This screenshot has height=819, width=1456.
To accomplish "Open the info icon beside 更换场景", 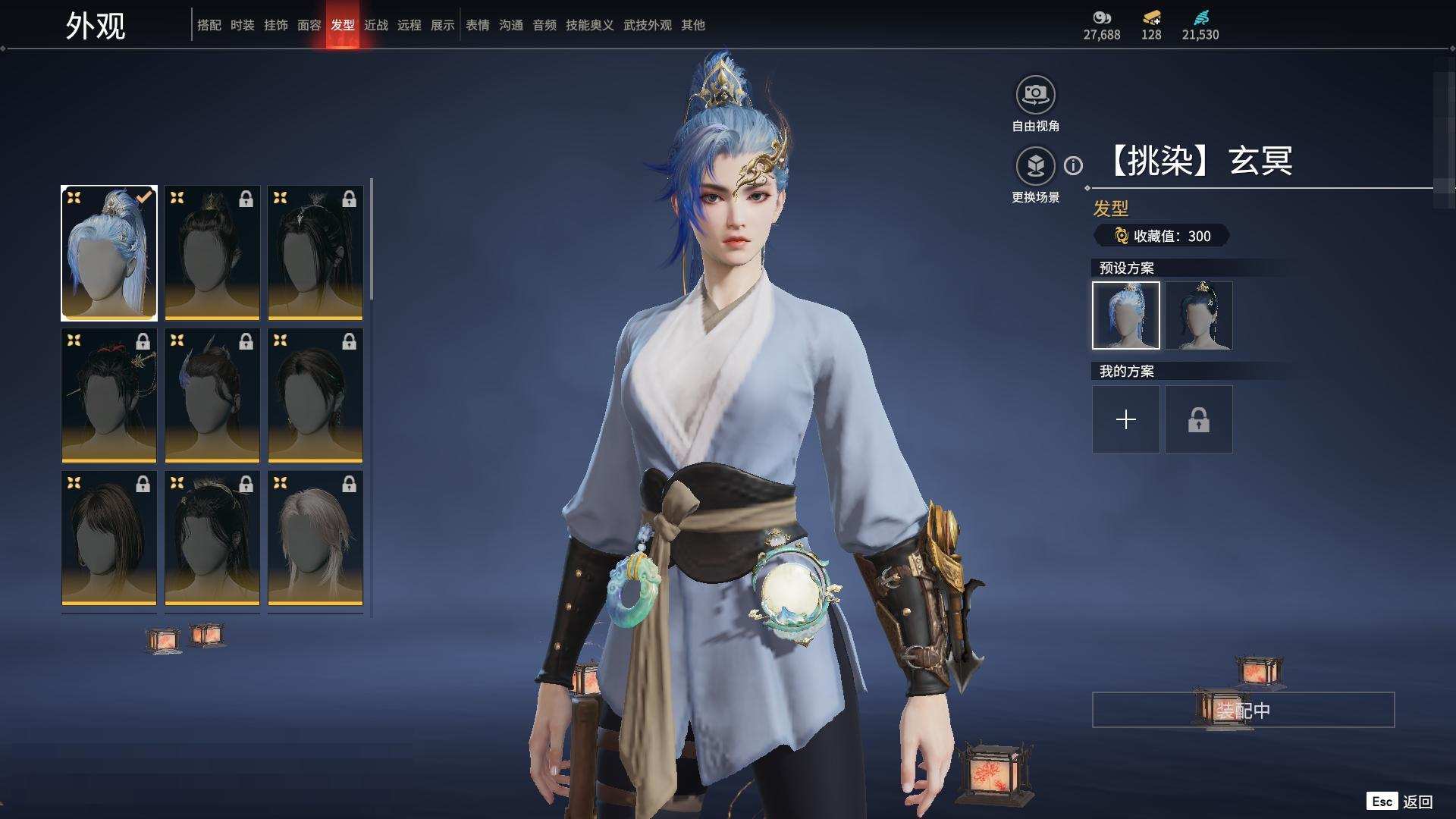I will tap(1073, 165).
